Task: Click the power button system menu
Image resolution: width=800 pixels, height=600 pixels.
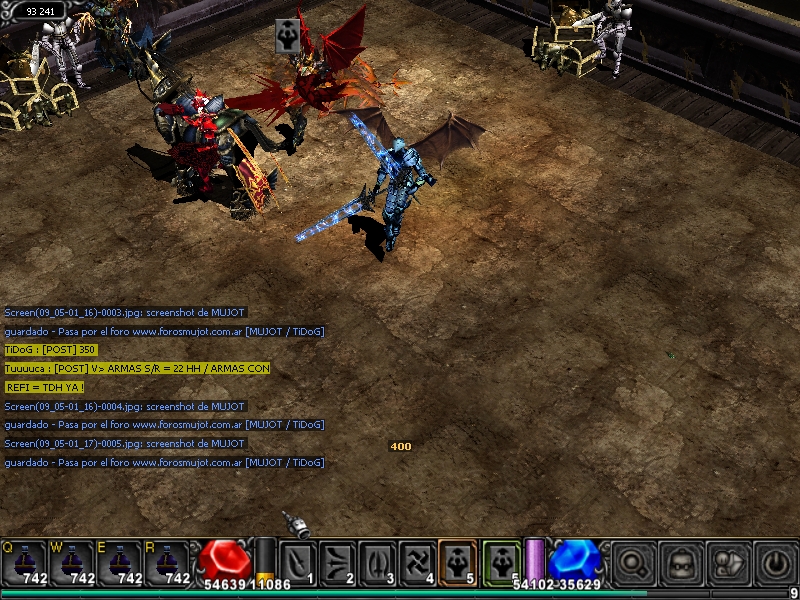Action: coord(776,562)
